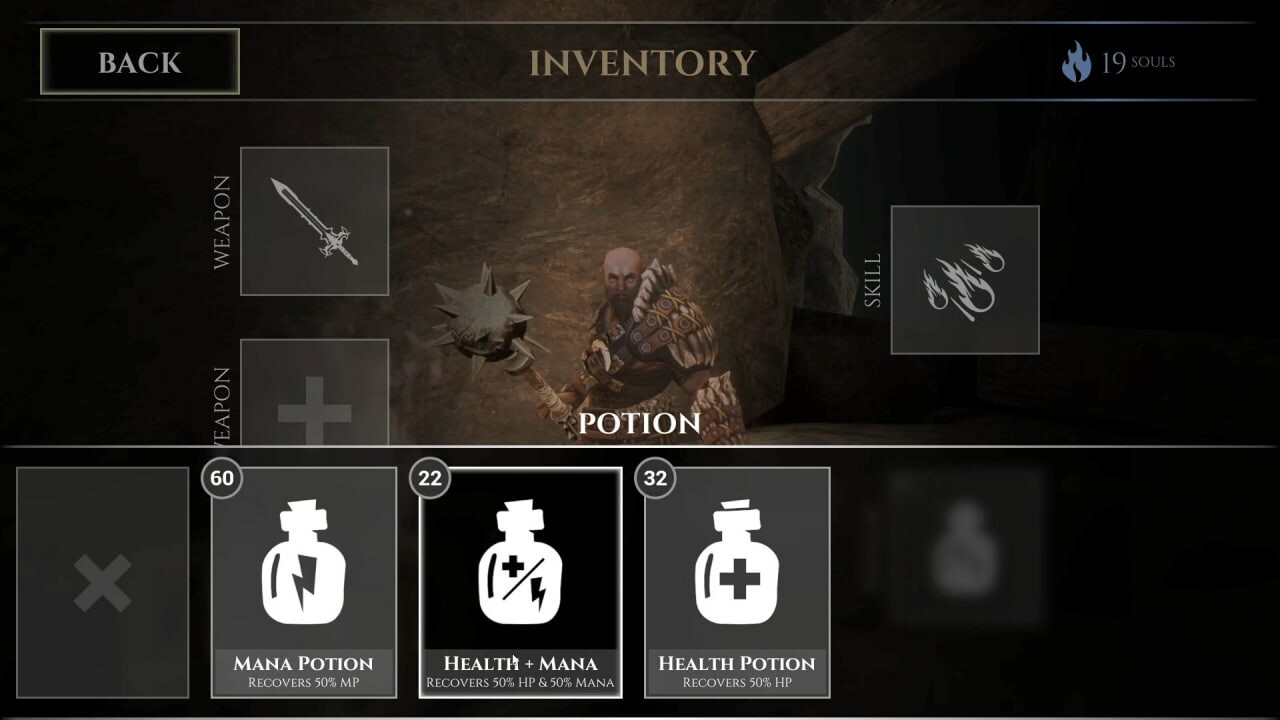Select the Health + Mana potion
Viewport: 1280px width, 720px height.
[x=520, y=582]
